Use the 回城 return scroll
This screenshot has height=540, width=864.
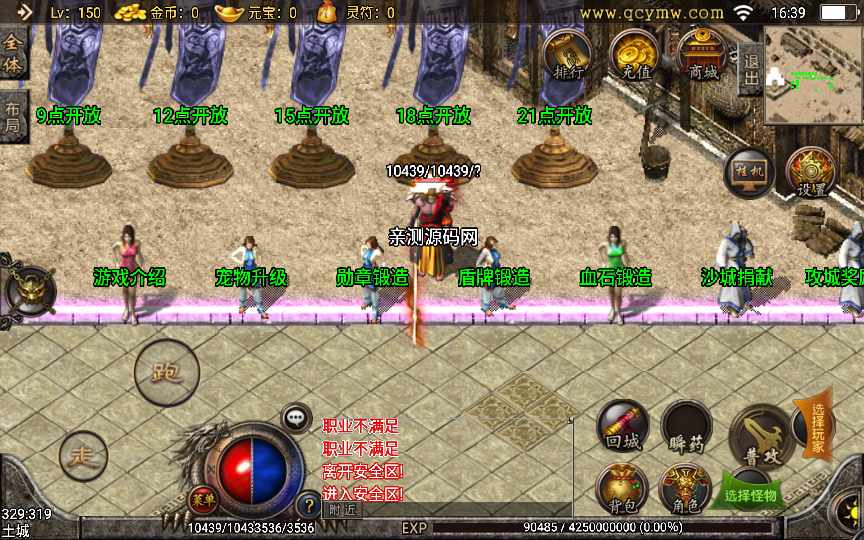[x=621, y=426]
